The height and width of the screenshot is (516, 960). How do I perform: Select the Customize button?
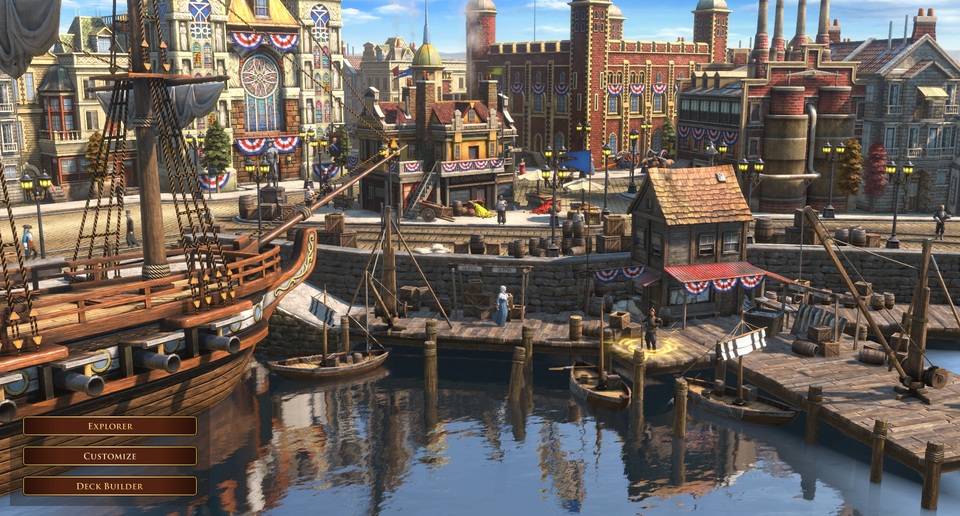(110, 456)
